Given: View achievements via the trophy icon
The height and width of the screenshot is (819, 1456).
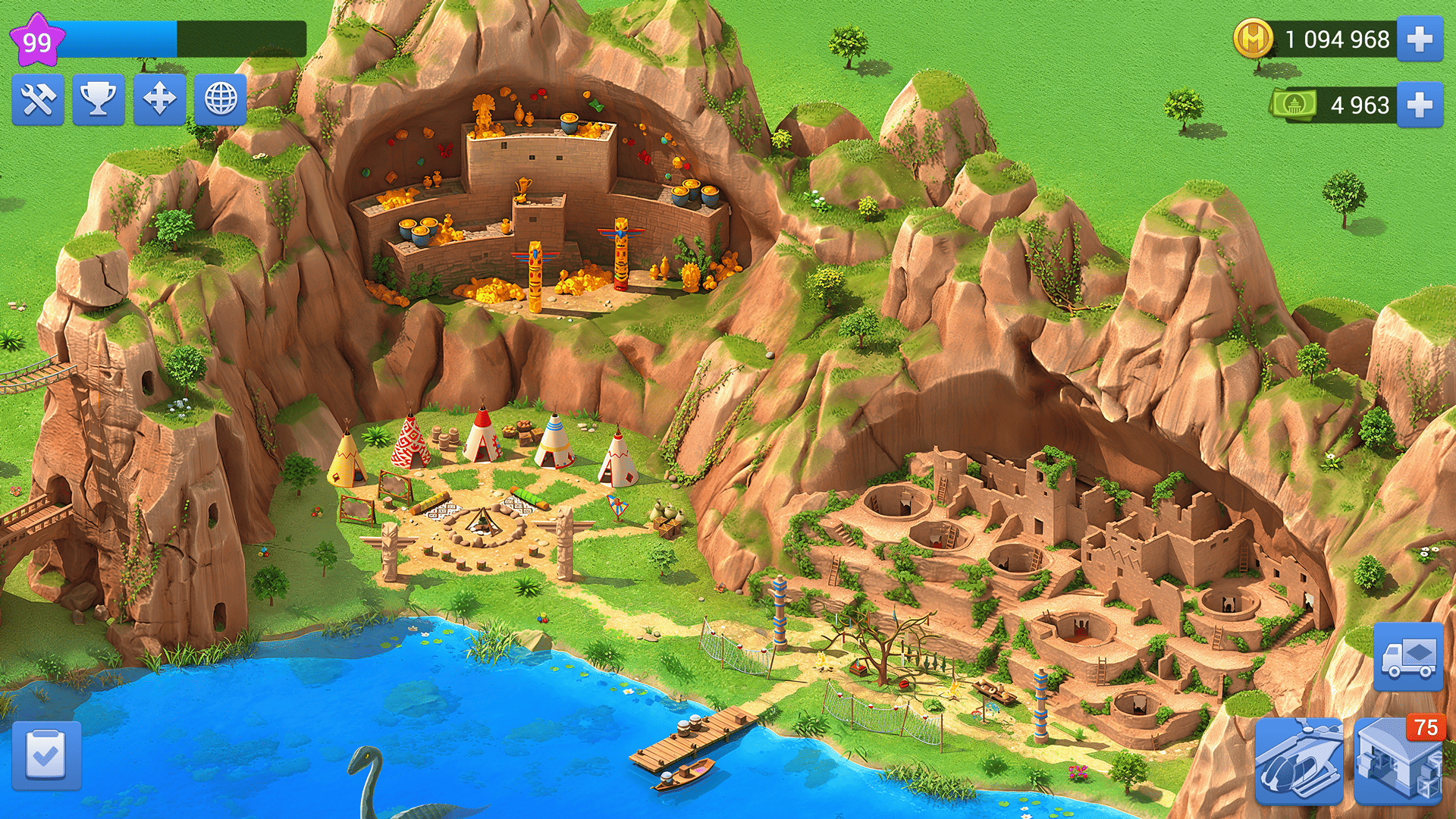Looking at the screenshot, I should 99,101.
